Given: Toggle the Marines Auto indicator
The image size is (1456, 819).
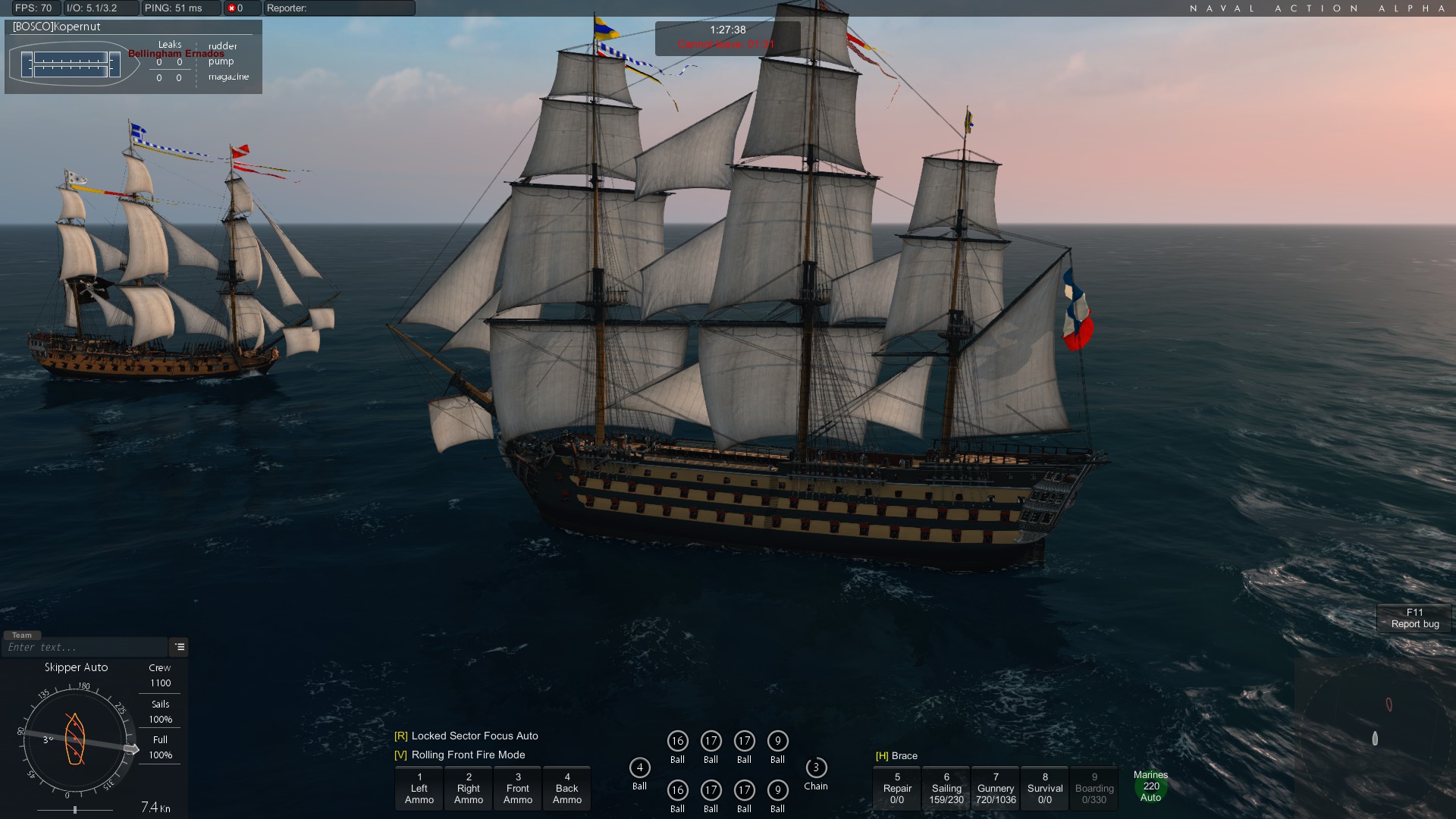Looking at the screenshot, I should [x=1150, y=786].
